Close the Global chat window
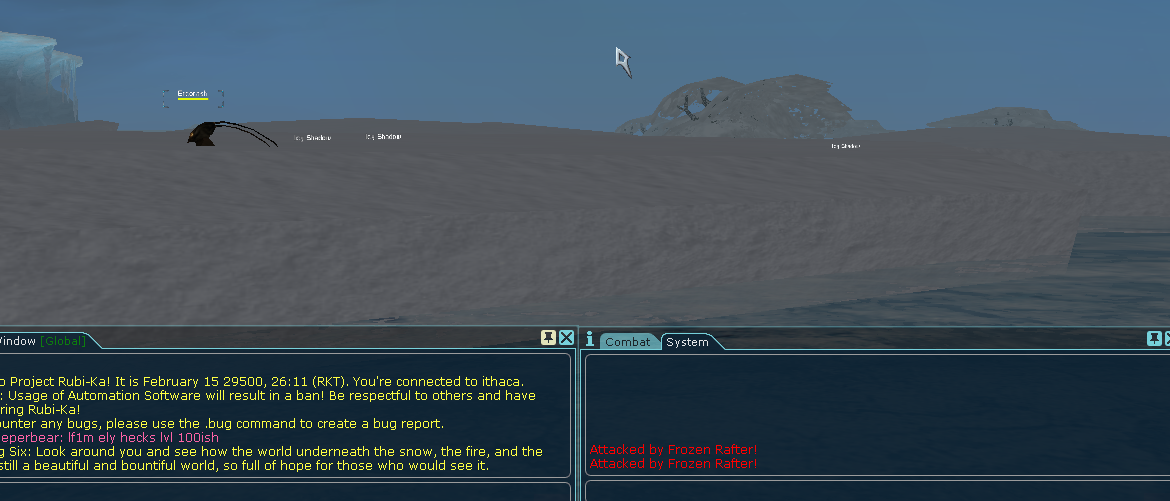Viewport: 1170px width, 501px height. 566,338
